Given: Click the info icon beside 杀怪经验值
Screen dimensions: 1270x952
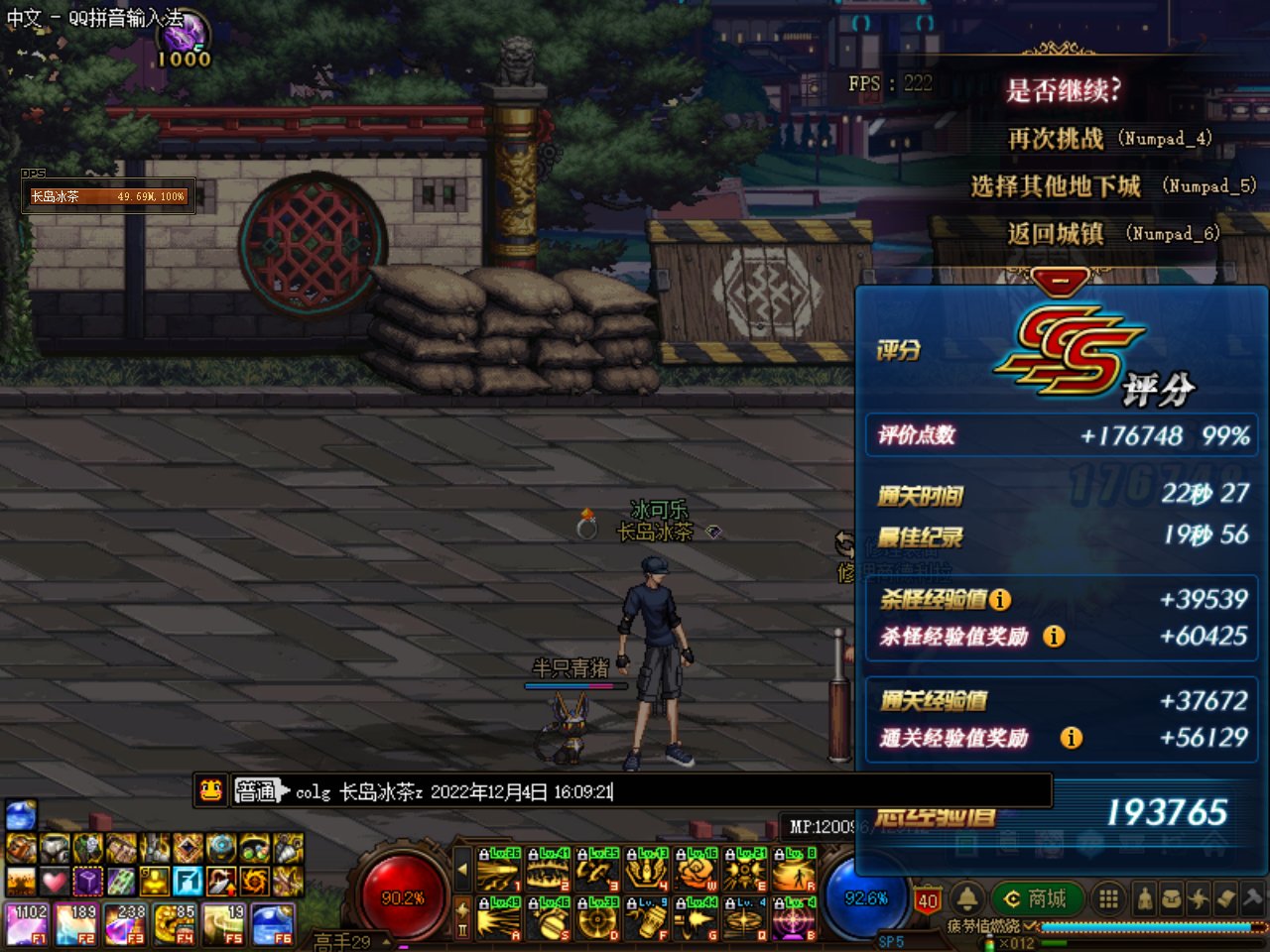Looking at the screenshot, I should click(1000, 599).
